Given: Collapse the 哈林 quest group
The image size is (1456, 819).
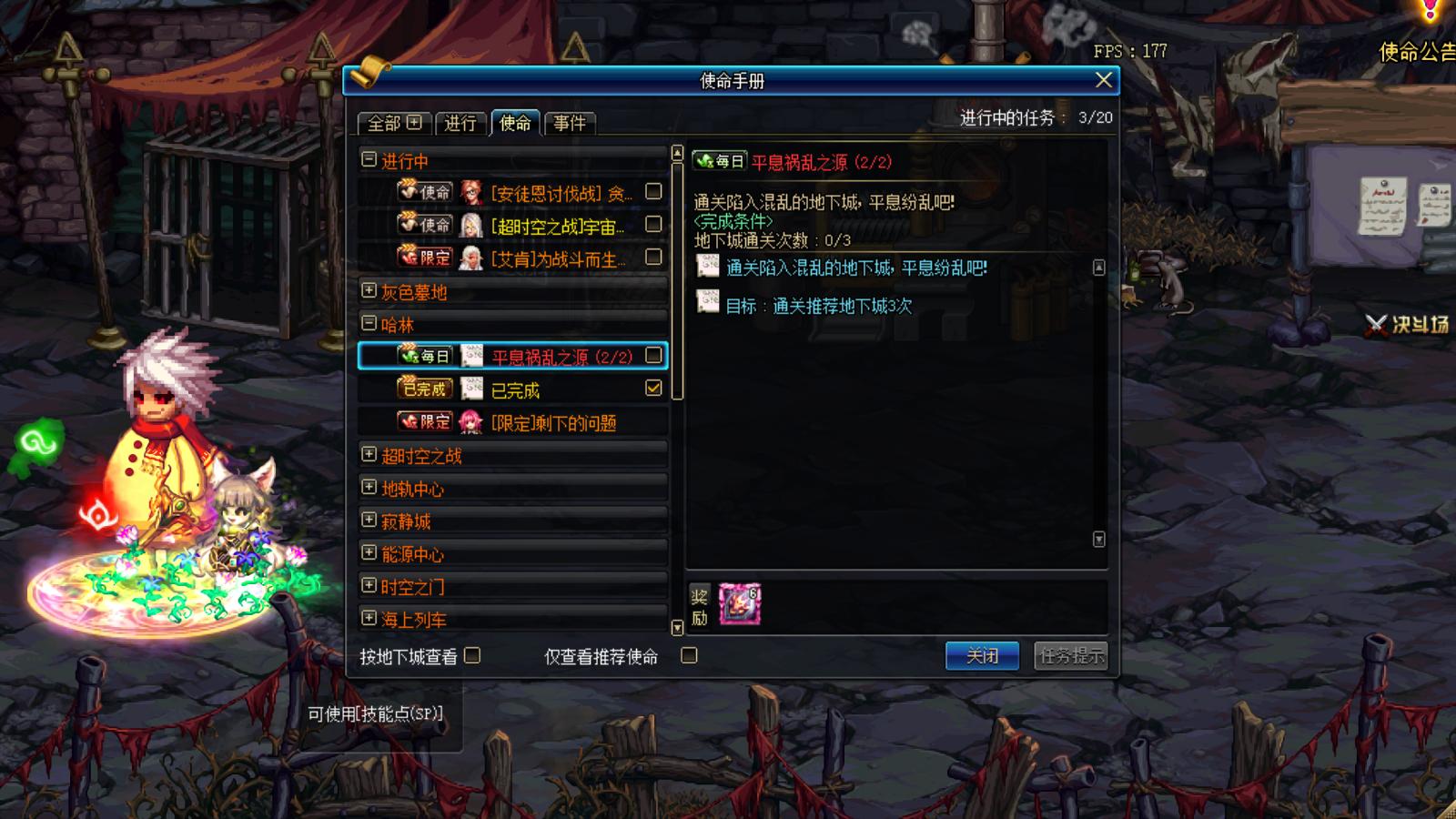Looking at the screenshot, I should (x=368, y=320).
